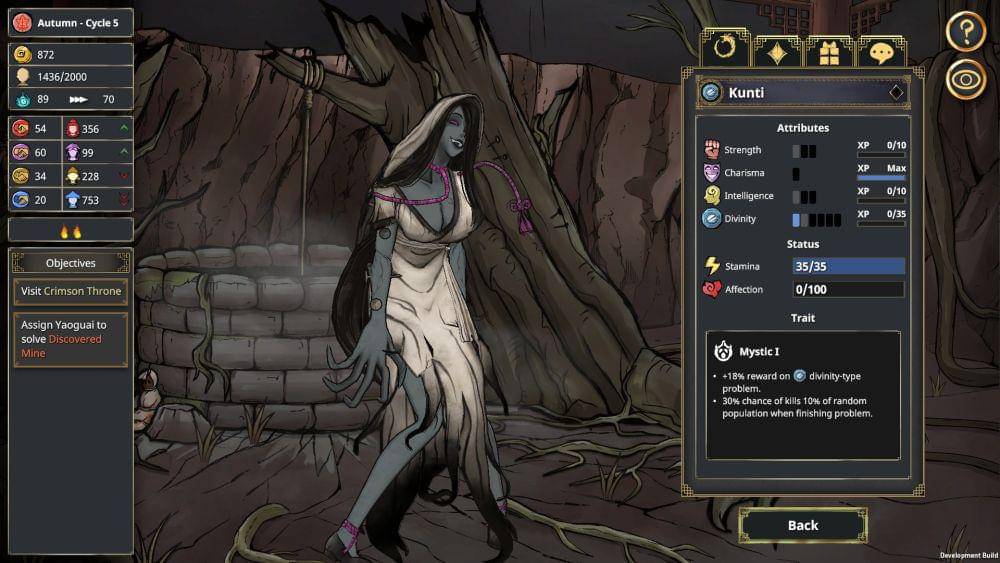Open the four-point star tab
The width and height of the screenshot is (1000, 563).
[777, 52]
